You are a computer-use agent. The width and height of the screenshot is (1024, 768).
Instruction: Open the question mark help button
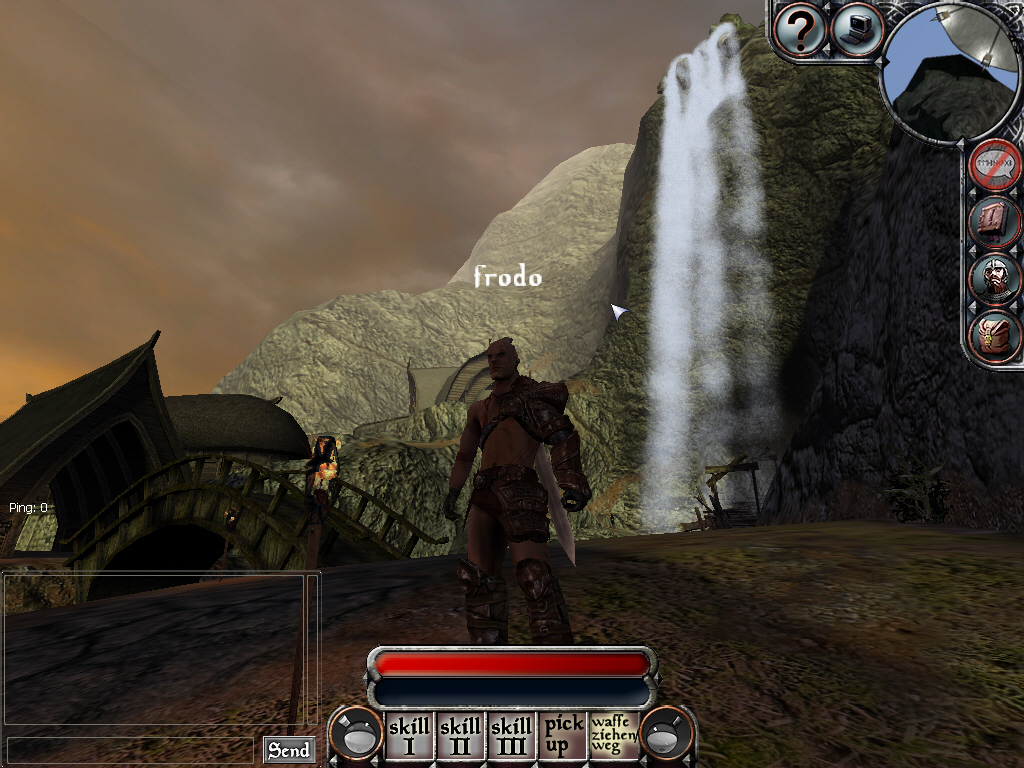[800, 30]
